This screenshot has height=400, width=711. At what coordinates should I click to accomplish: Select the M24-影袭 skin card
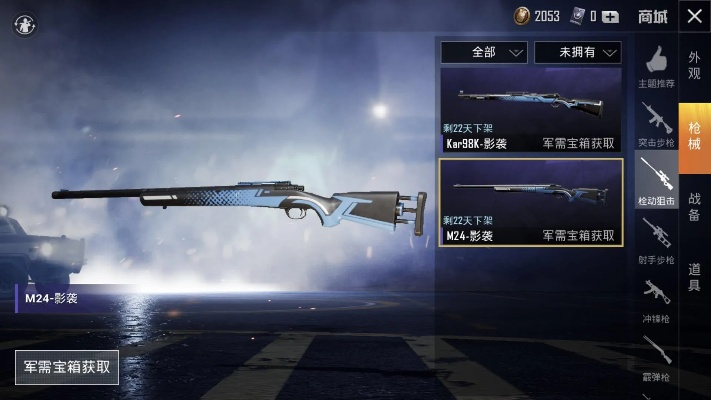(530, 202)
